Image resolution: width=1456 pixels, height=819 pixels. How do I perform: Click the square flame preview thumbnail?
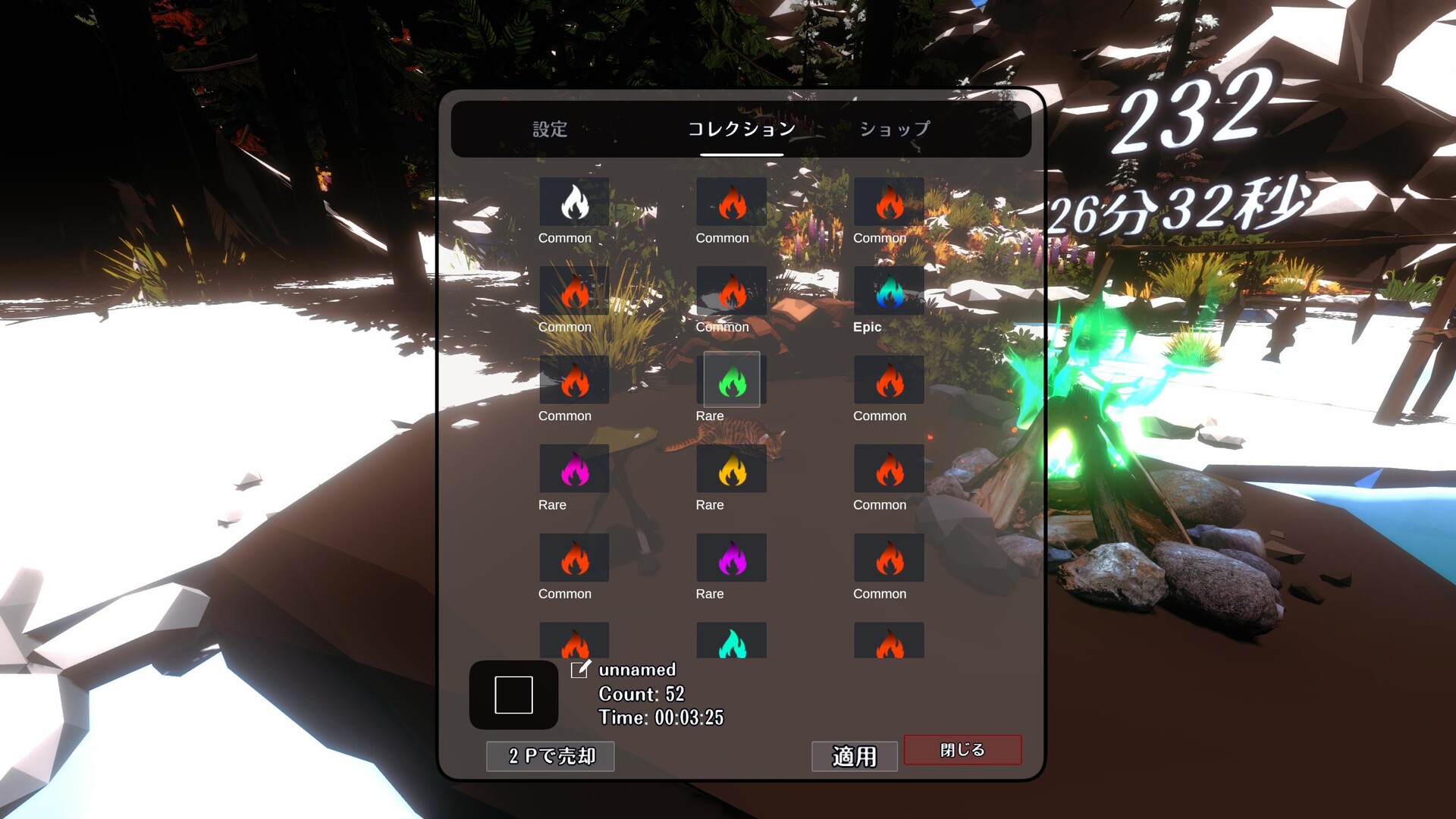[513, 695]
